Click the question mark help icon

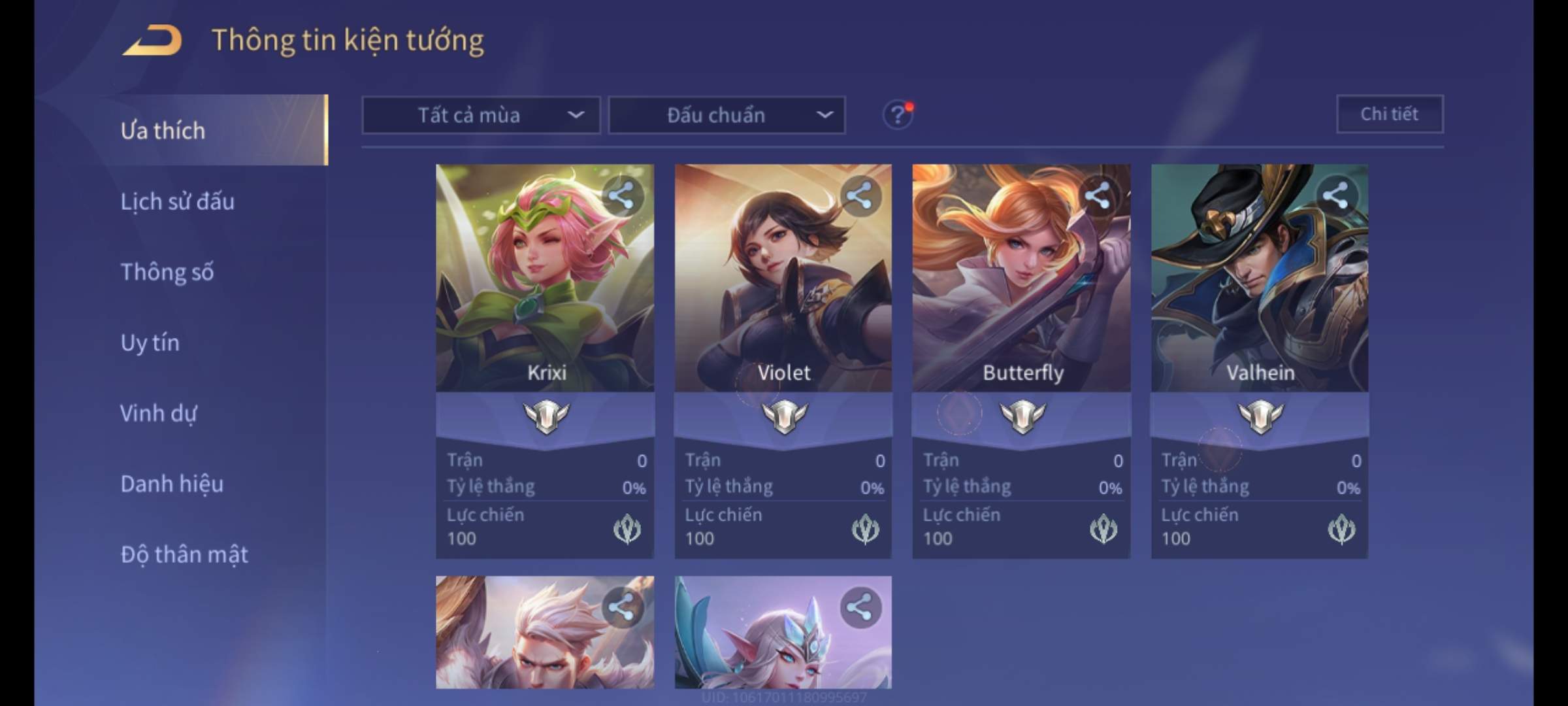click(898, 116)
